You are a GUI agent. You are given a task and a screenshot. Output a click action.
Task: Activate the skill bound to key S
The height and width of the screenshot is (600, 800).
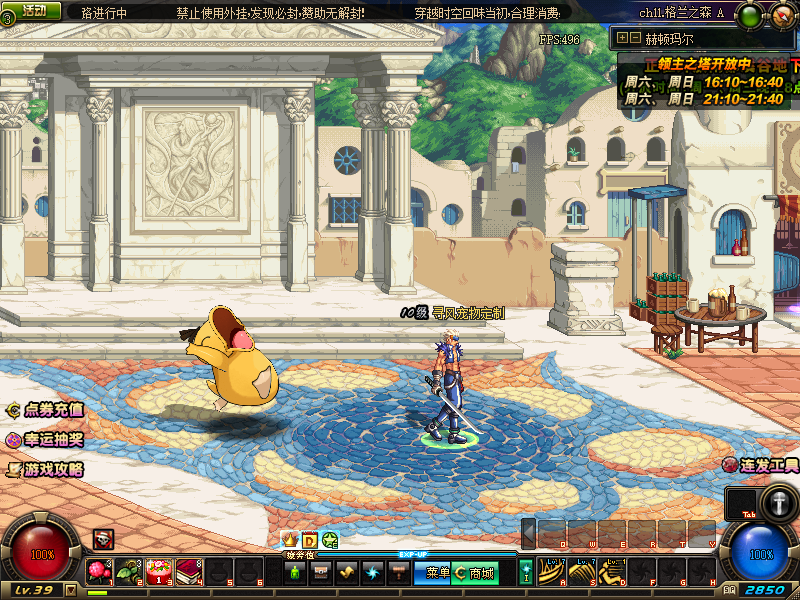click(581, 572)
